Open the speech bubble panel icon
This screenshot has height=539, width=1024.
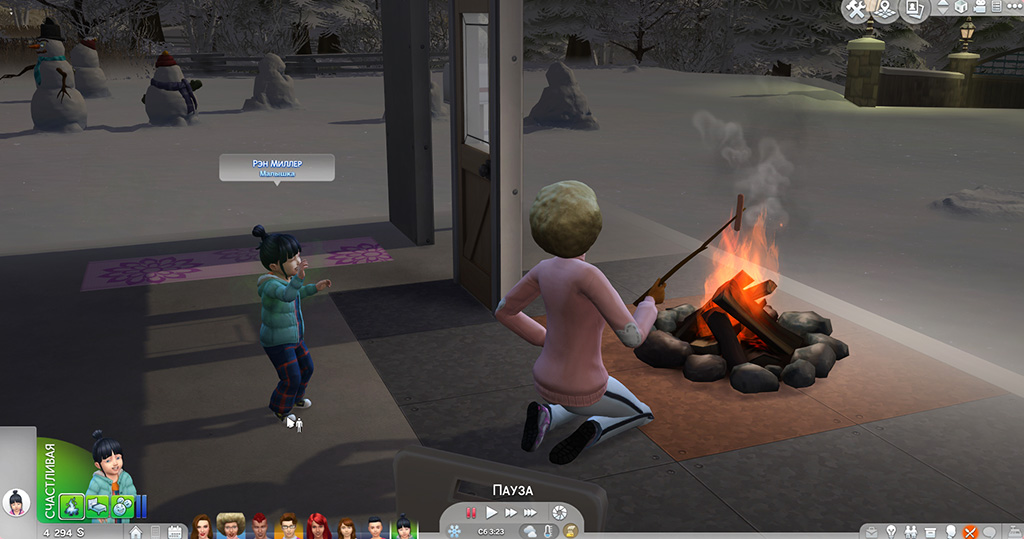click(989, 531)
